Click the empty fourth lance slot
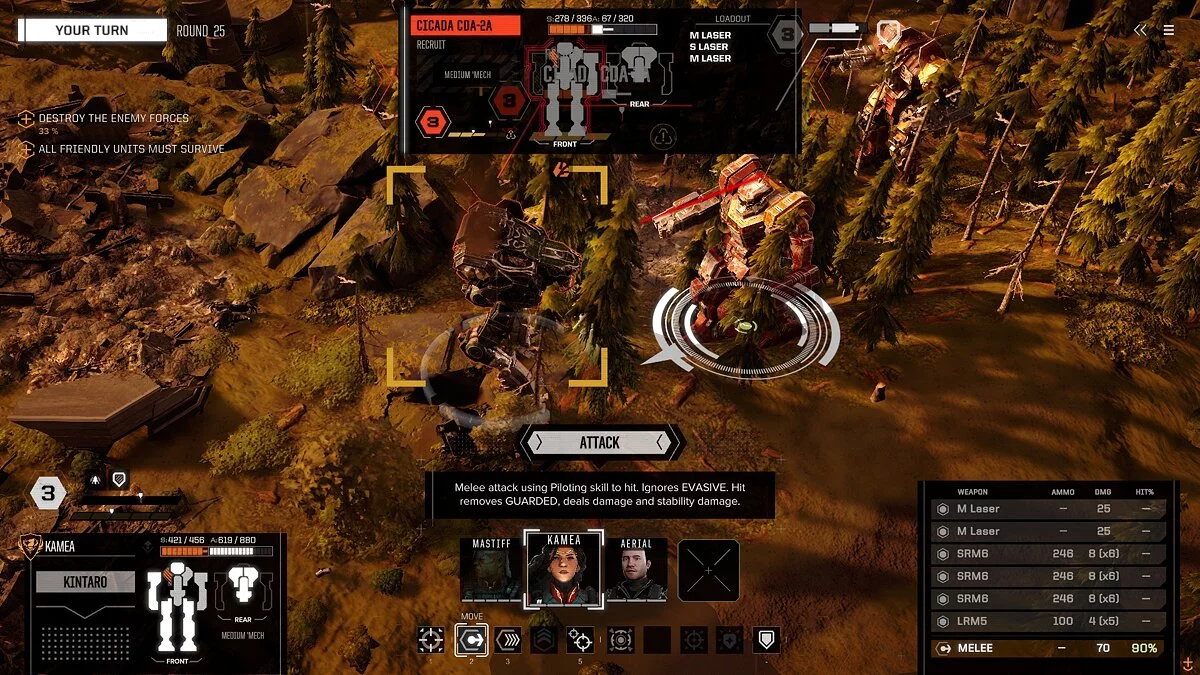This screenshot has width=1200, height=675. [709, 571]
